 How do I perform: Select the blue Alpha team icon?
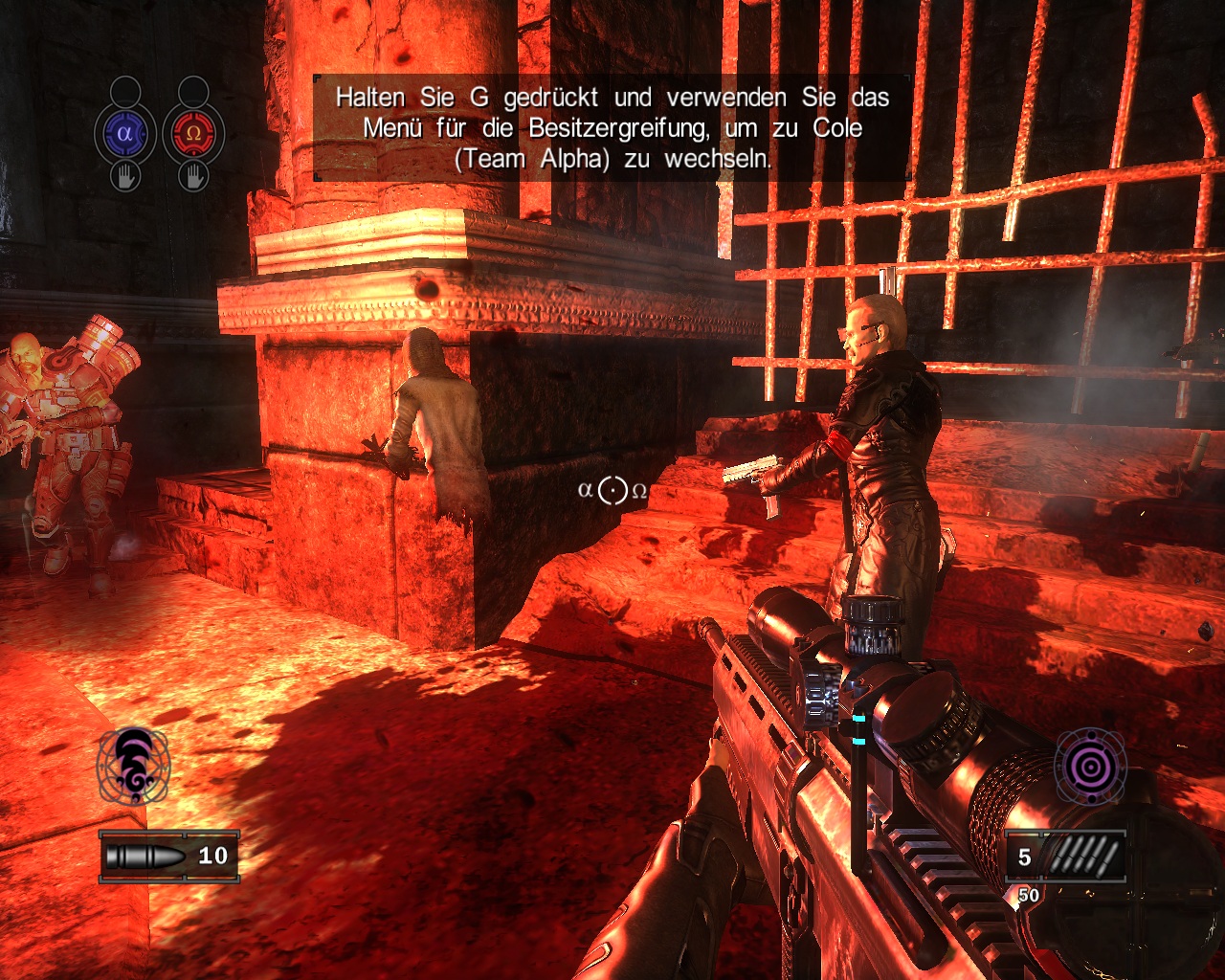click(x=124, y=134)
